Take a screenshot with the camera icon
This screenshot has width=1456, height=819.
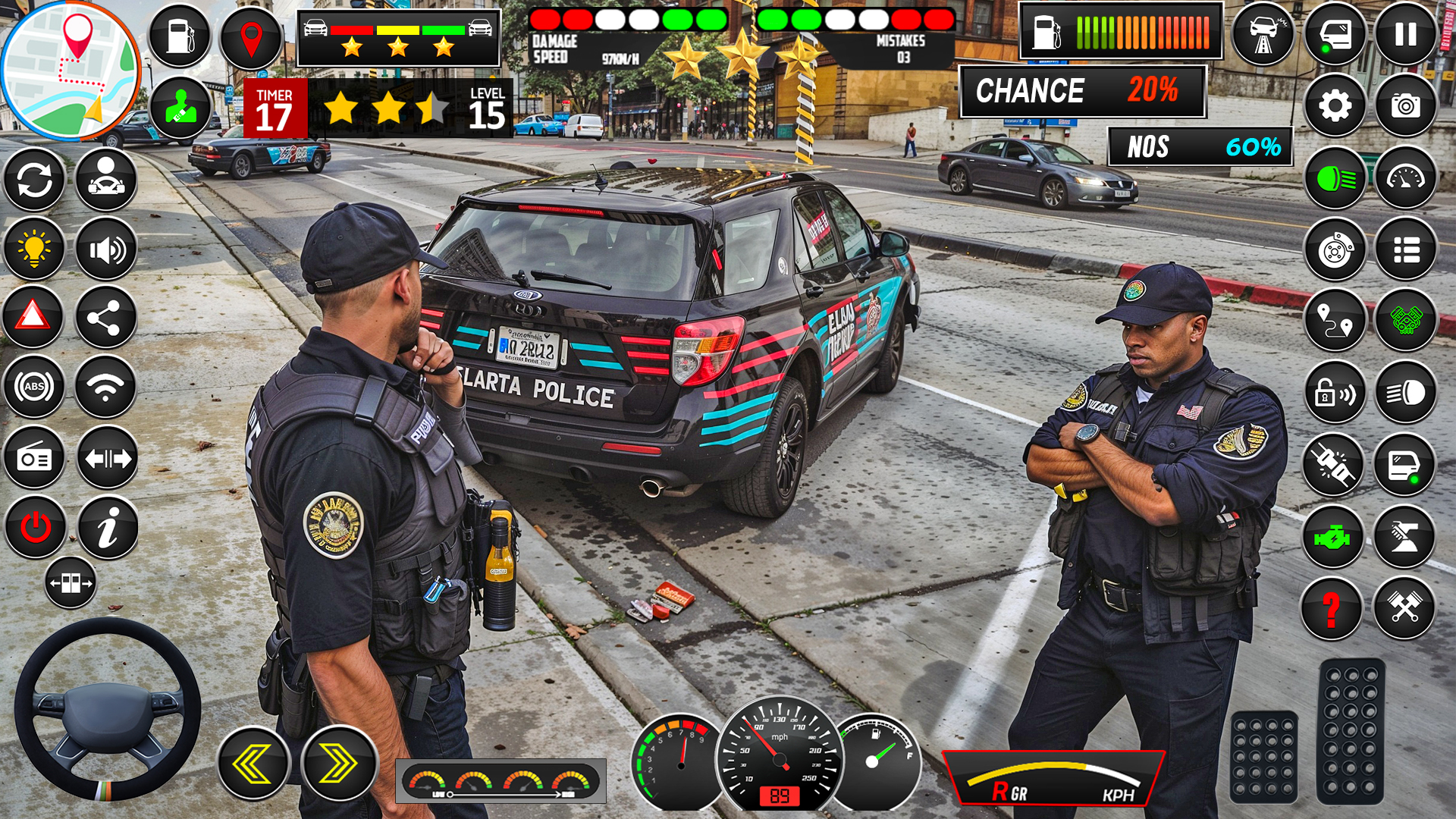pos(1407,107)
